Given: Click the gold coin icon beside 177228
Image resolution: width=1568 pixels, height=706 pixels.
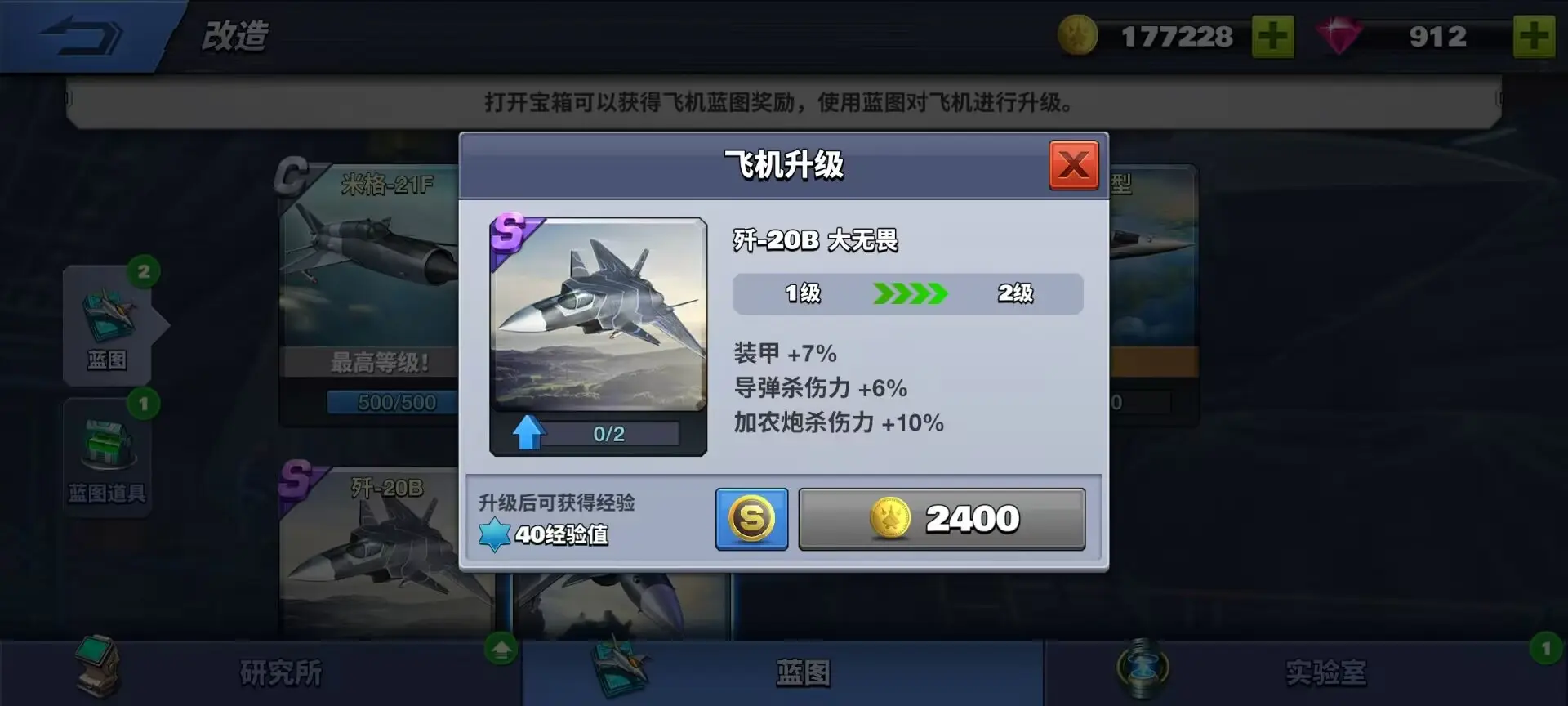Looking at the screenshot, I should (x=1080, y=36).
